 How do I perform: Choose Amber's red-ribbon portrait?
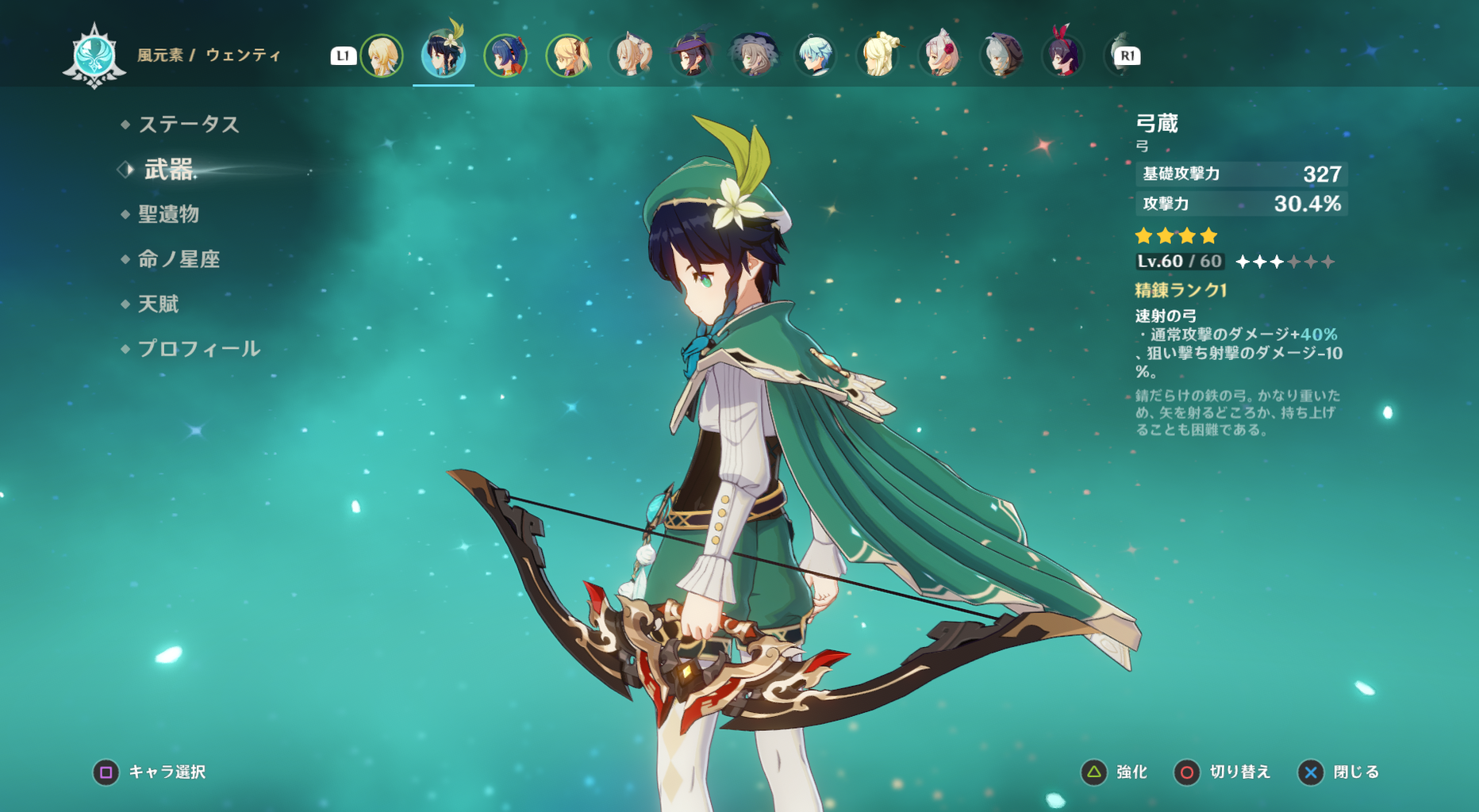coord(1062,56)
